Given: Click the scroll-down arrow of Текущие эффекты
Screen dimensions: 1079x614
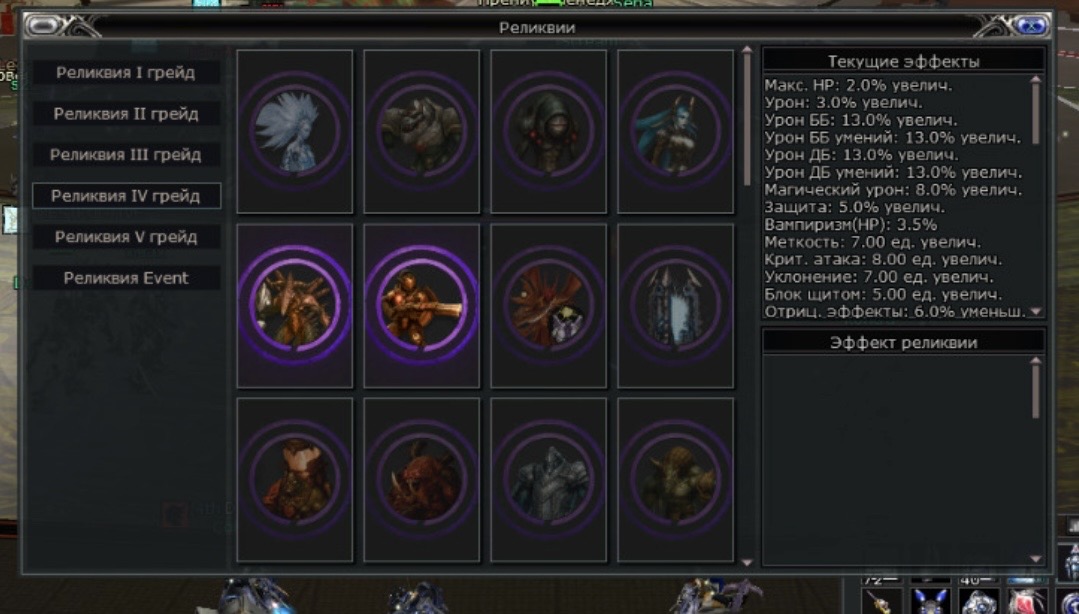Looking at the screenshot, I should coord(1036,312).
